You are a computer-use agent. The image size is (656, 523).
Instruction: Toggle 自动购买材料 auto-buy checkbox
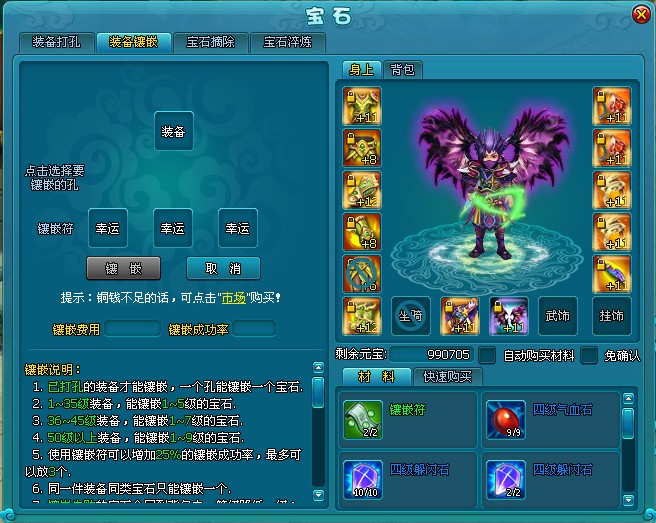[x=487, y=355]
